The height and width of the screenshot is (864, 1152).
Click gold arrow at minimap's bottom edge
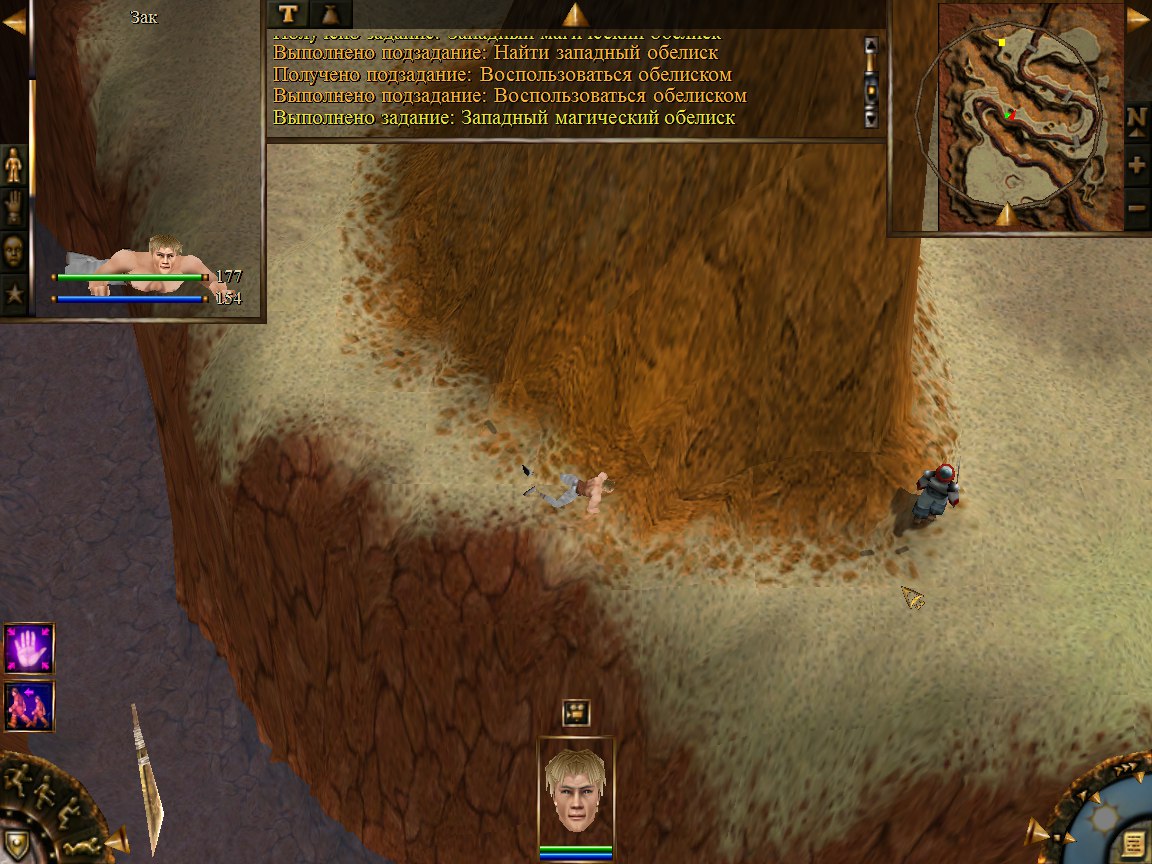(1005, 213)
